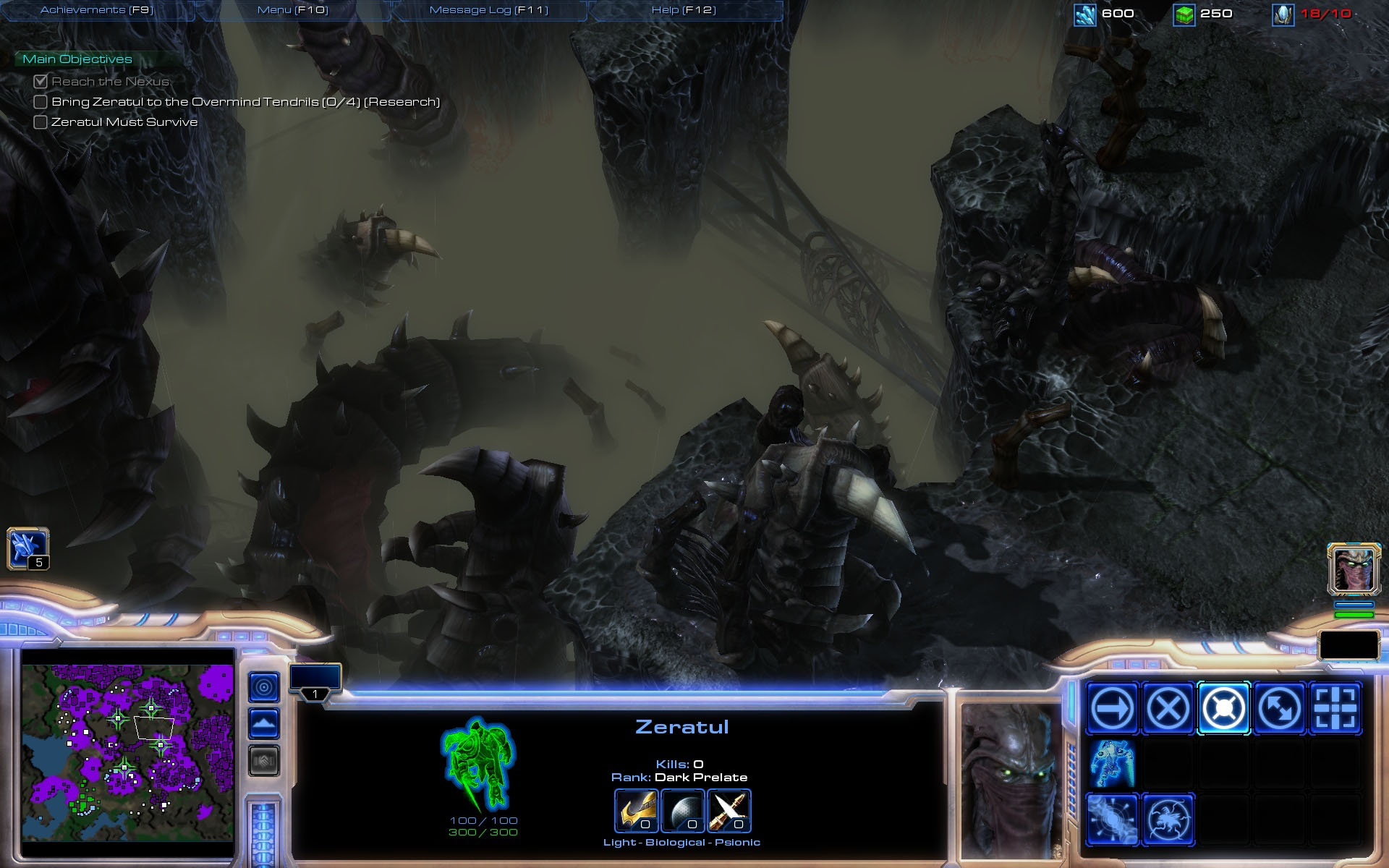Select Zeratul's hero portrait icon
This screenshot has width=1389, height=868.
click(1354, 569)
